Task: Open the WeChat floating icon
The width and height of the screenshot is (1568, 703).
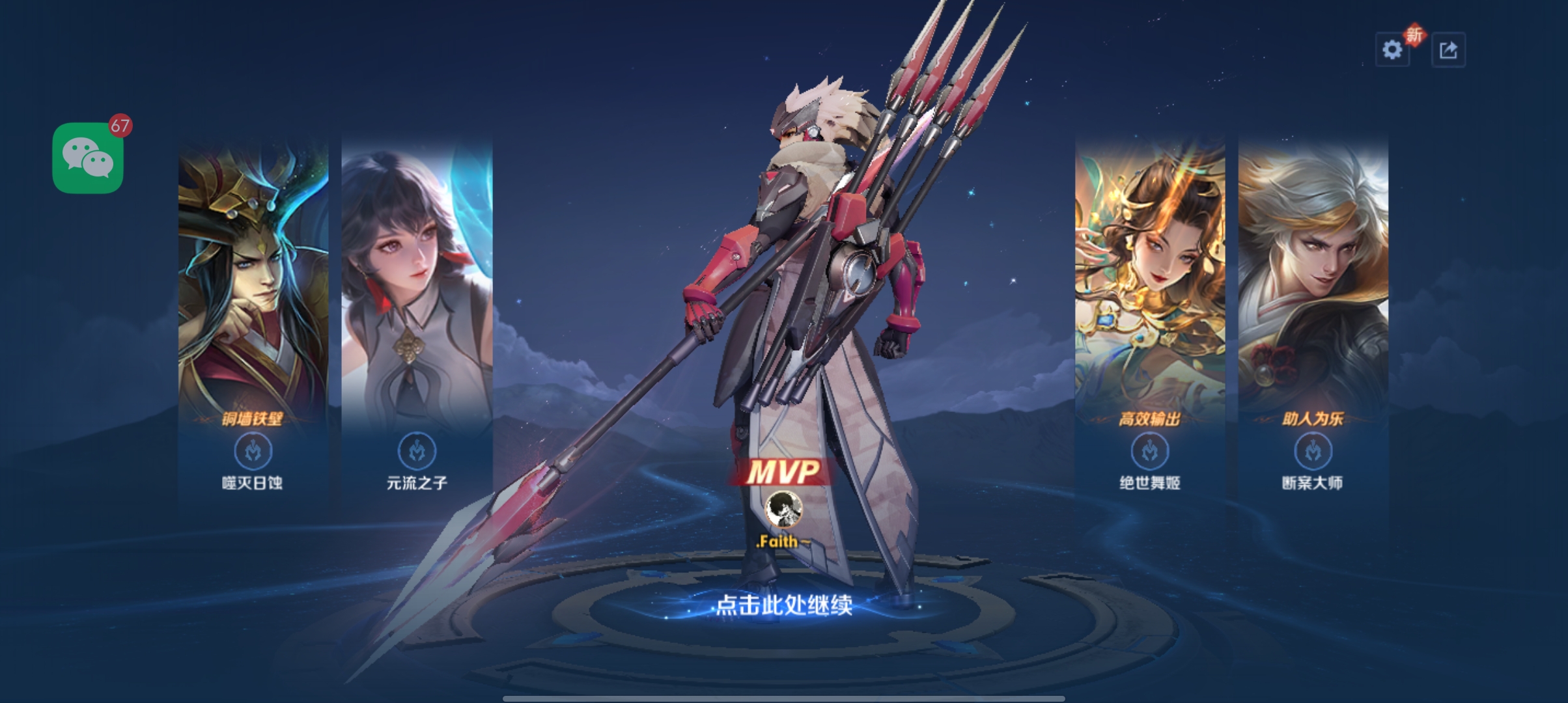Action: point(88,158)
